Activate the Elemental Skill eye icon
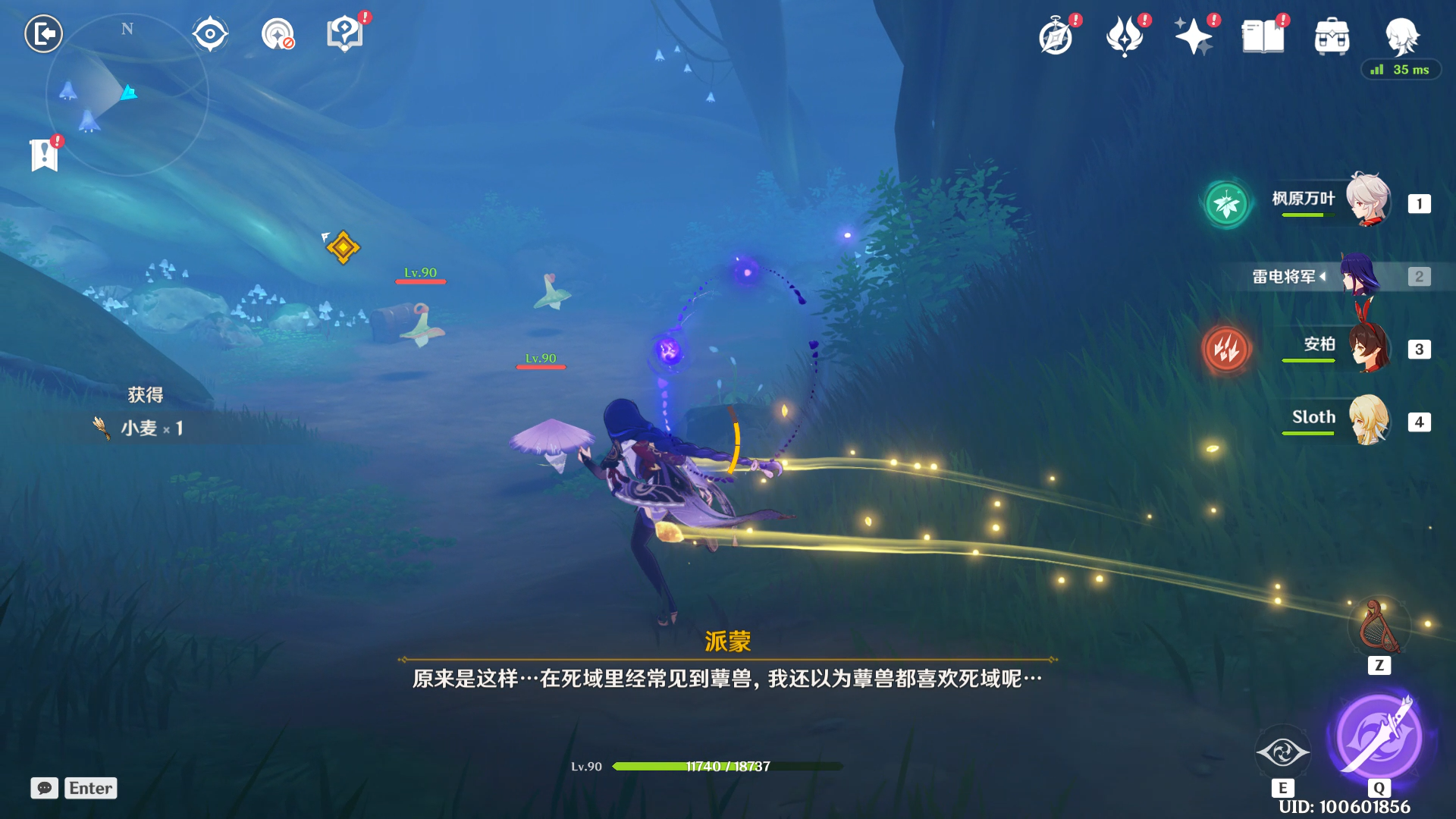Screen dimensions: 1456x819 tap(1282, 752)
